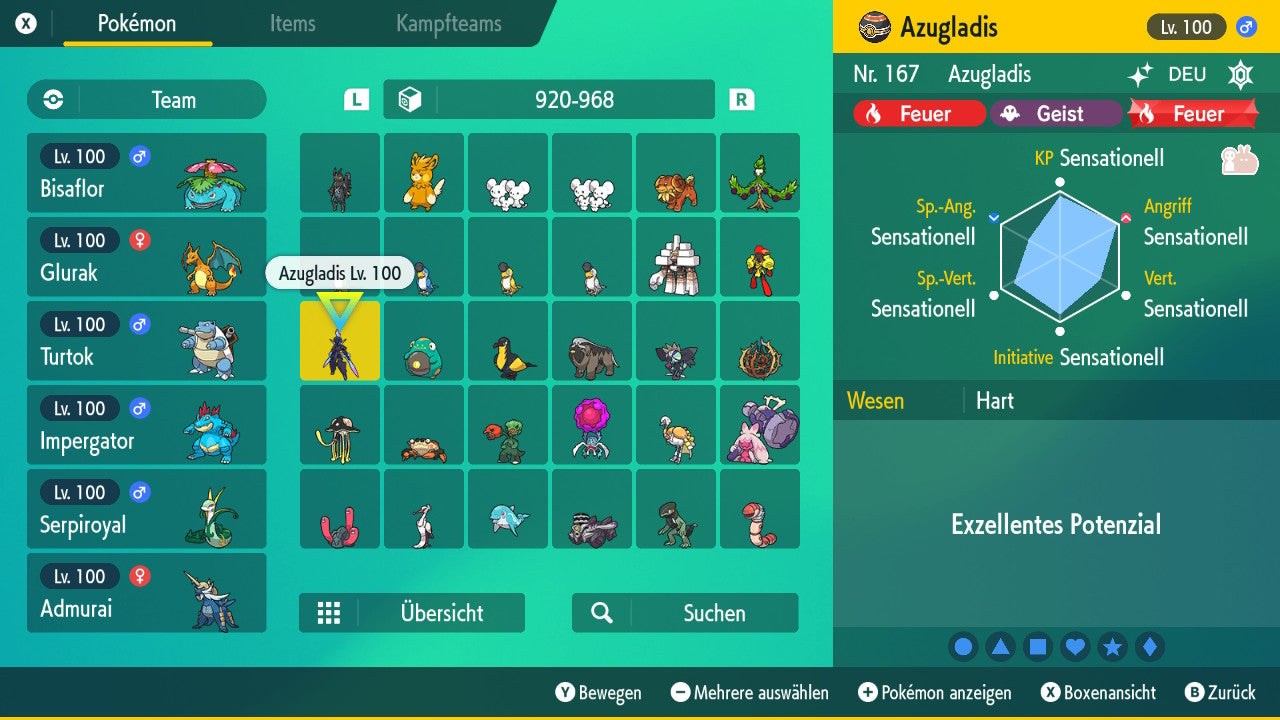This screenshot has width=1280, height=720.
Task: Toggle the heart marking on Azugladis
Action: point(1075,646)
